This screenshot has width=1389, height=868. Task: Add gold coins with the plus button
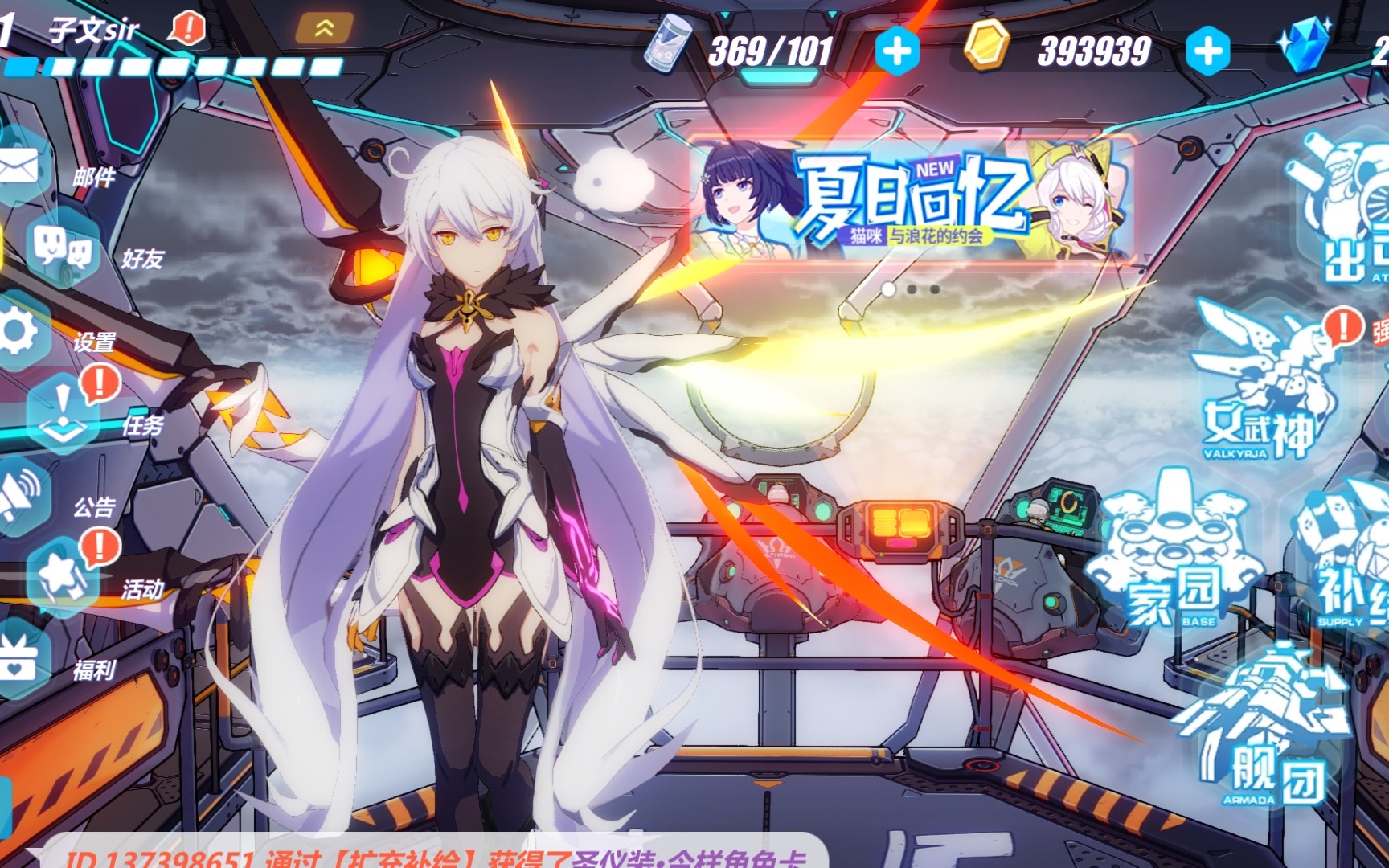pyautogui.click(x=1207, y=51)
